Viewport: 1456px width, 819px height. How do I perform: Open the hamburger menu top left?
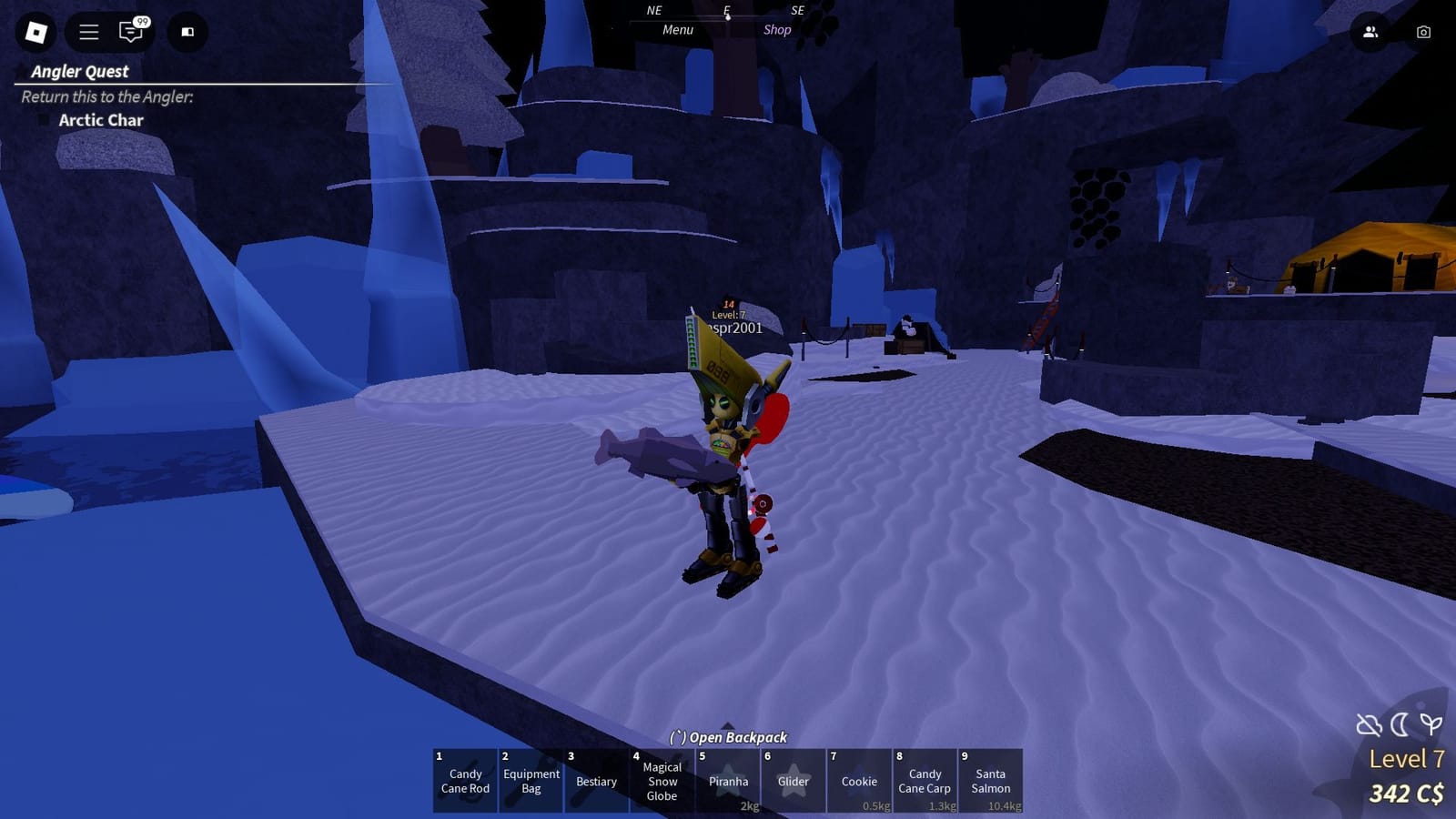(x=87, y=33)
